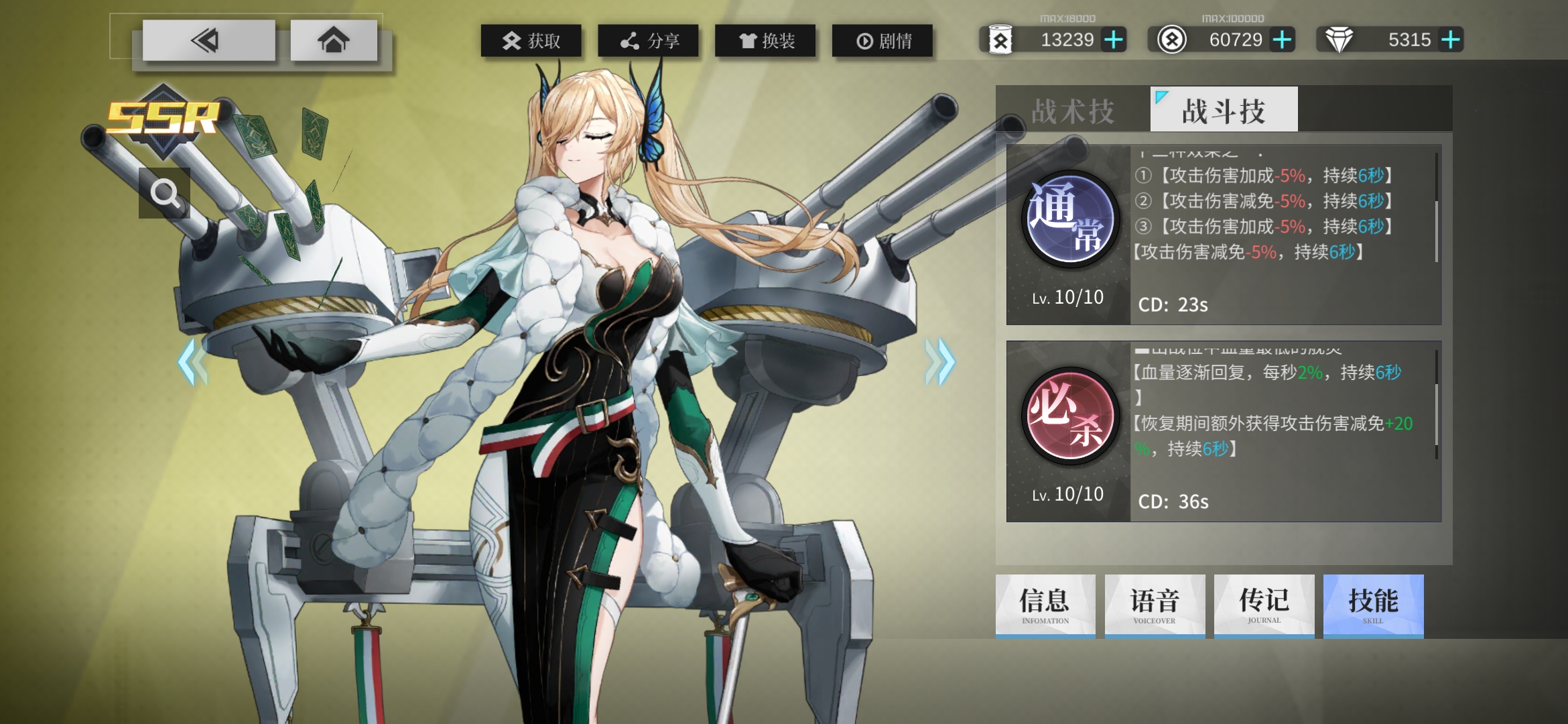Go back using the double-arrow button
This screenshot has width=1568, height=724.
(208, 41)
